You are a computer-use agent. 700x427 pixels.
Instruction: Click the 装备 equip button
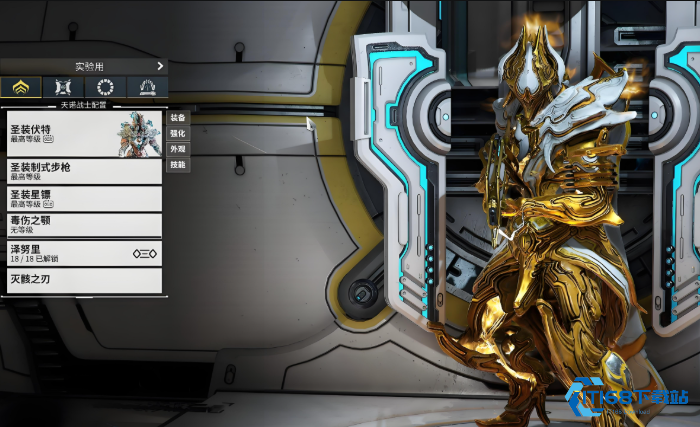click(178, 117)
